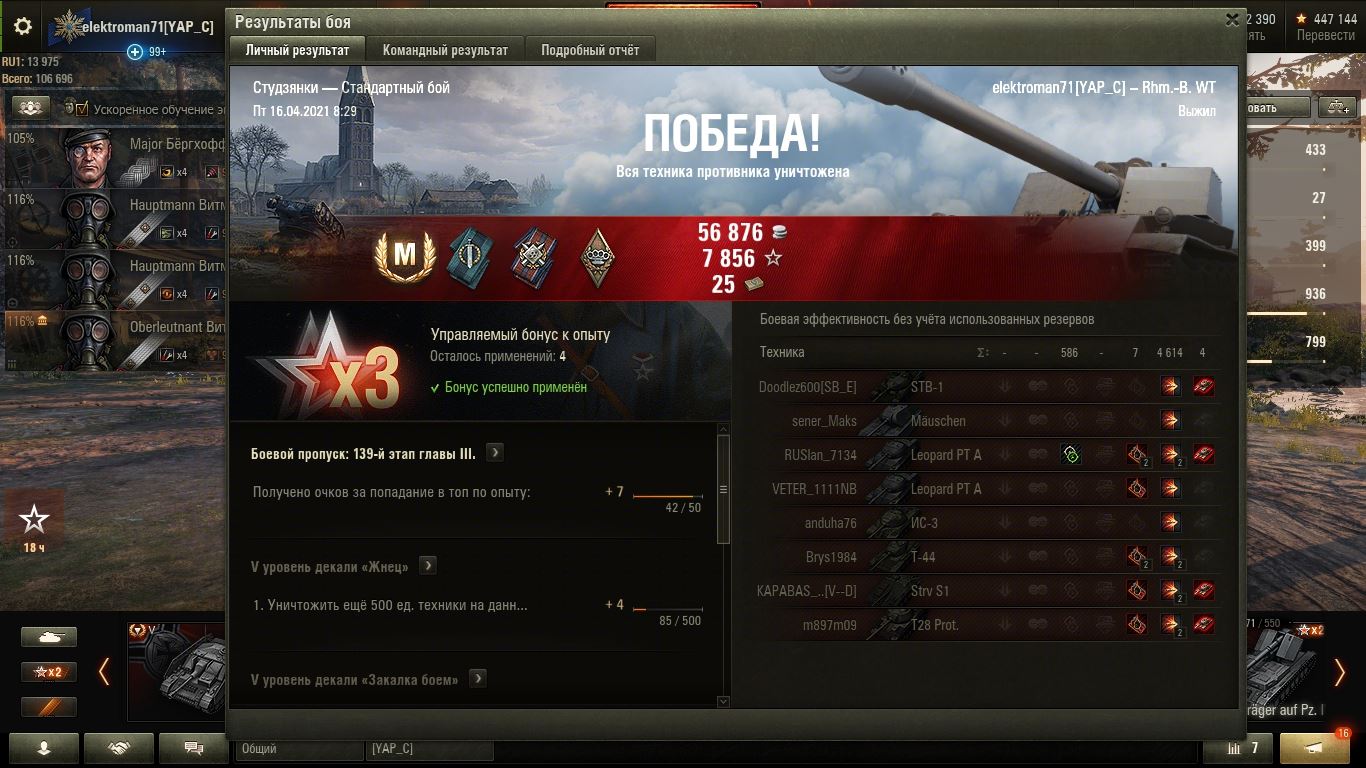Expand the «Закалка боем» decal arrow
Screen dimensions: 1366x768
478,679
